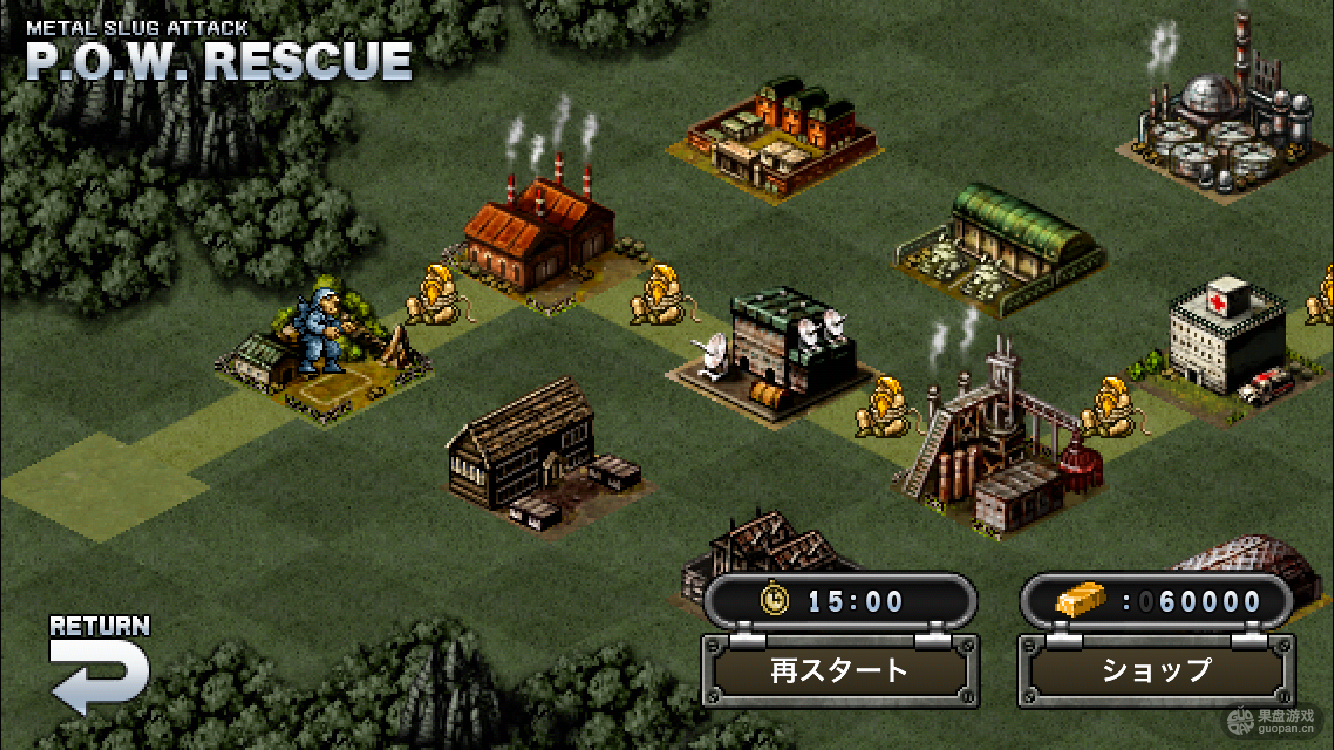1334x750 pixels.
Task: Select the stage with the blue soldier
Action: (x=322, y=345)
